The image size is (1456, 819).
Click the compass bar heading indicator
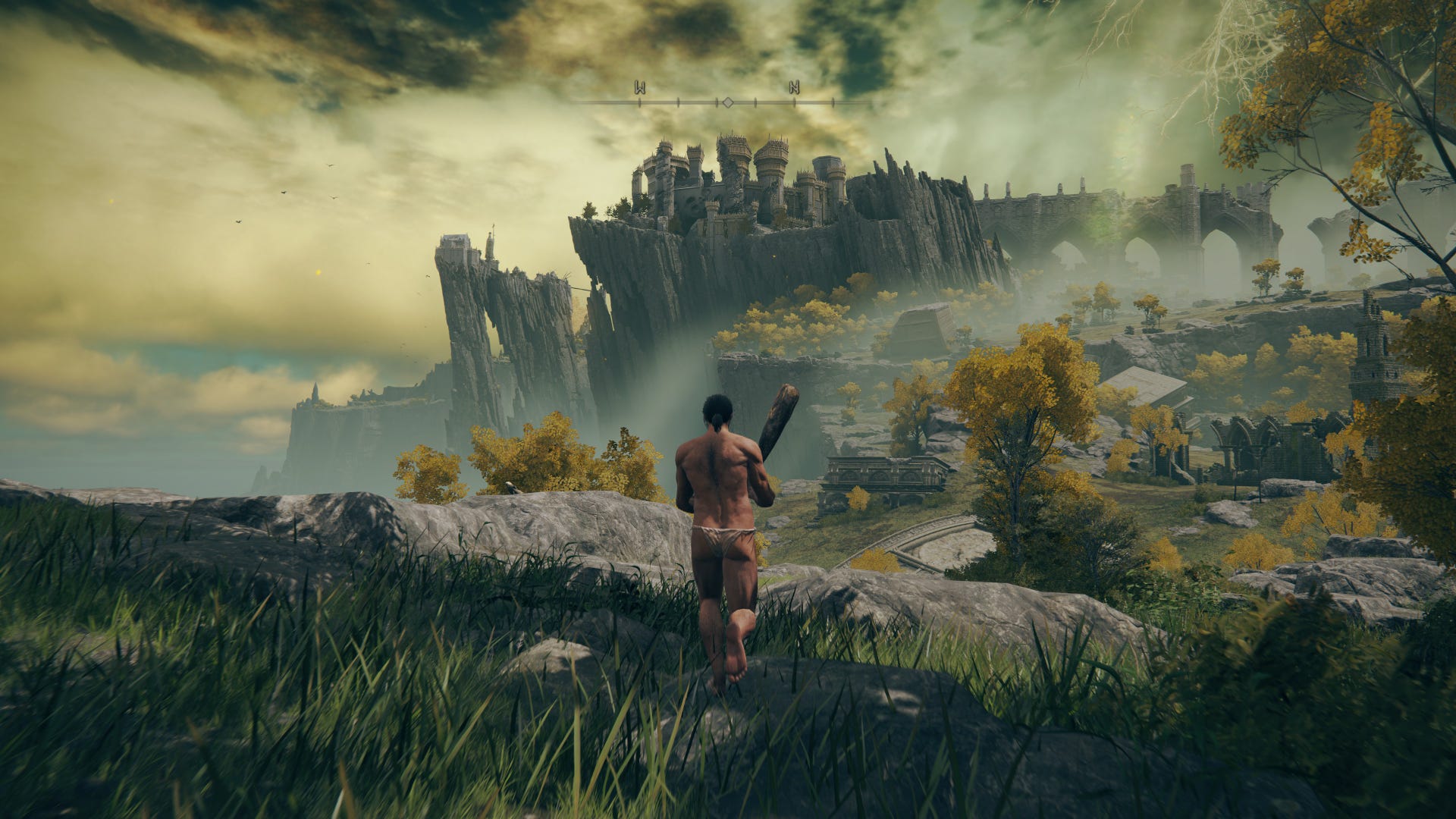726,102
